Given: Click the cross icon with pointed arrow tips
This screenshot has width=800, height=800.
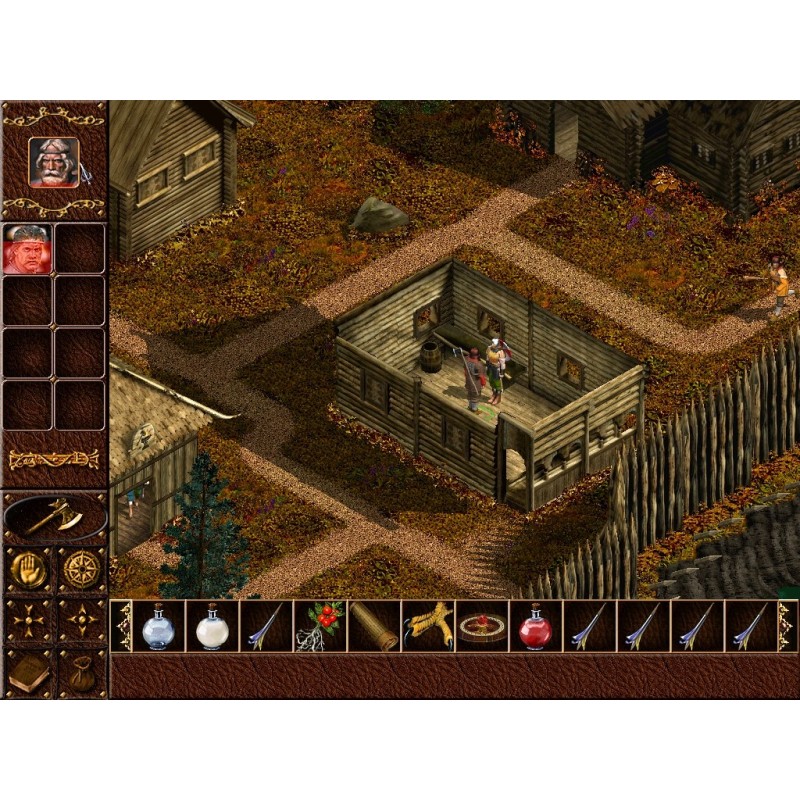Looking at the screenshot, I should [x=81, y=620].
